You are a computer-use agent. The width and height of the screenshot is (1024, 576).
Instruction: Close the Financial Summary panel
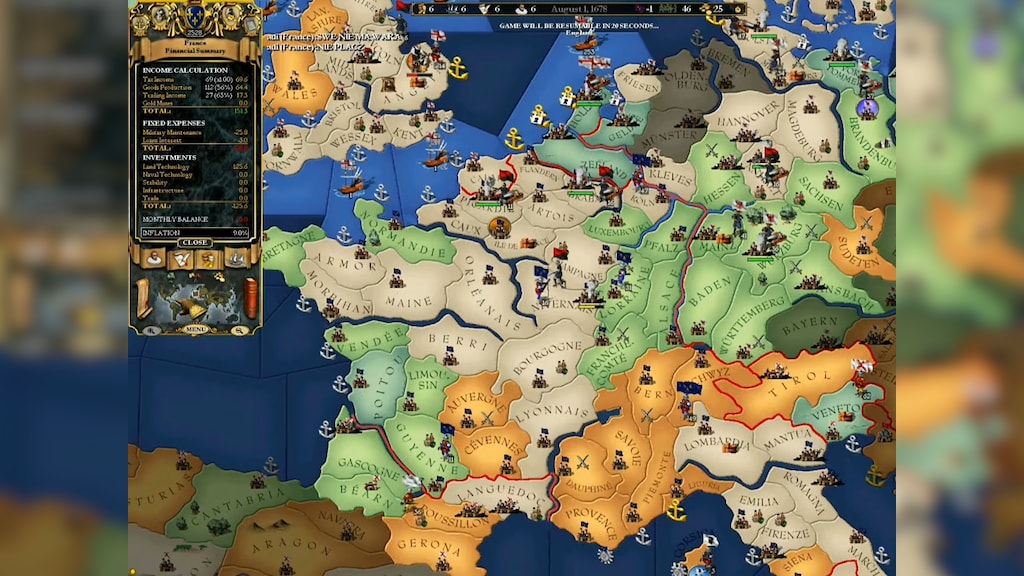tap(195, 242)
